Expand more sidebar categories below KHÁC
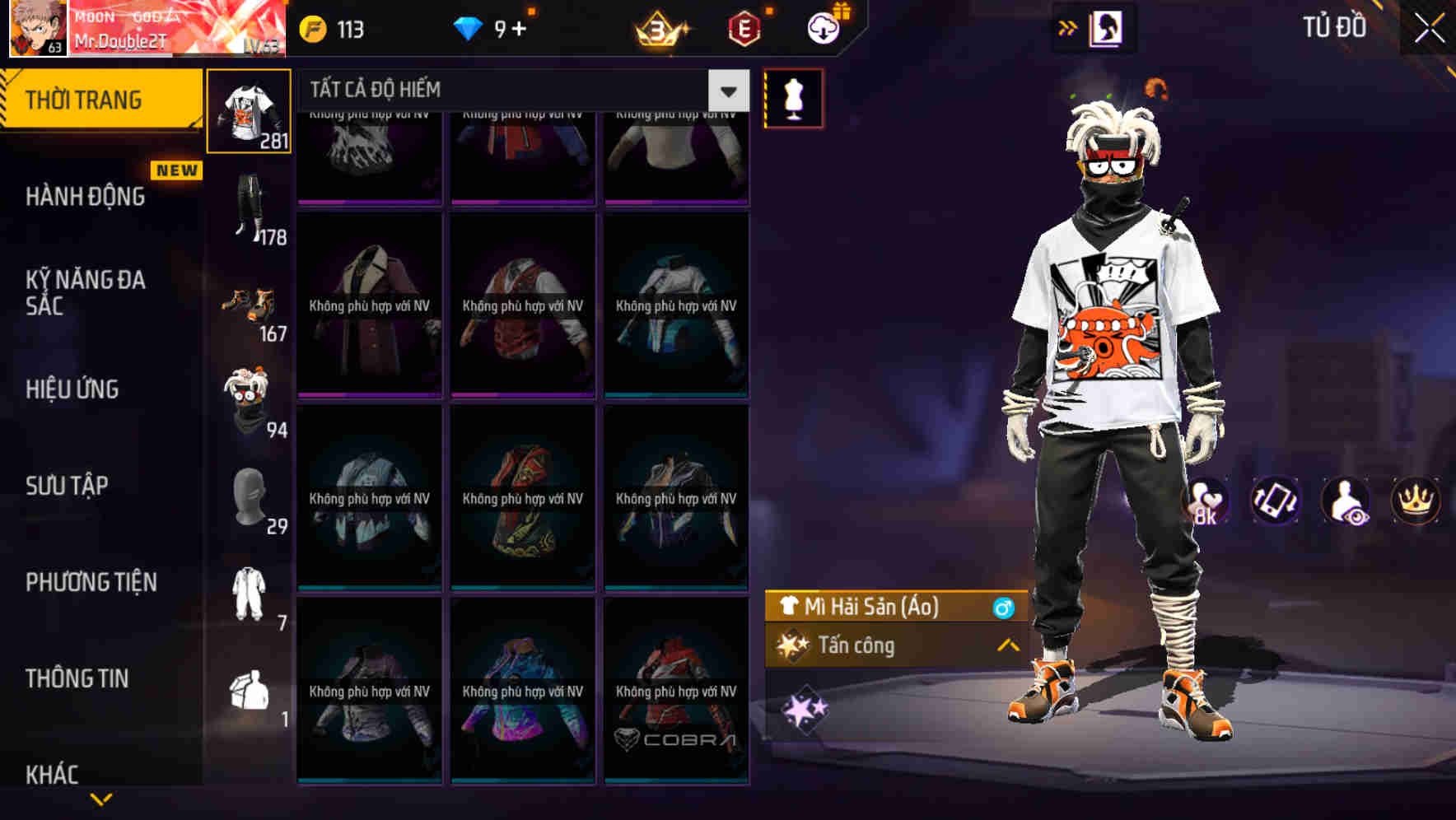Image resolution: width=1456 pixels, height=820 pixels. click(101, 797)
